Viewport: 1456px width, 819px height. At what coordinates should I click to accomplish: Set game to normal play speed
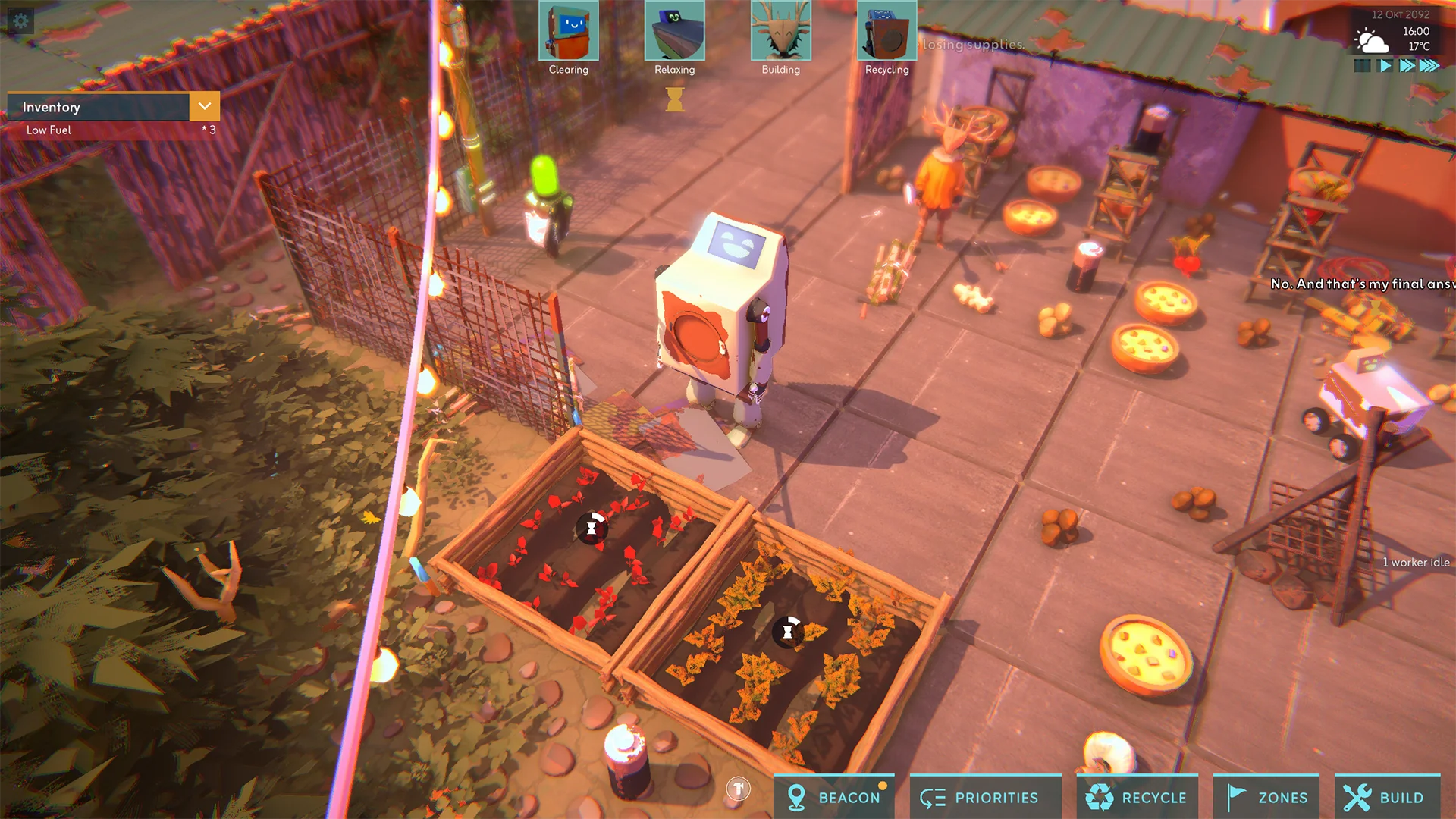pyautogui.click(x=1385, y=66)
